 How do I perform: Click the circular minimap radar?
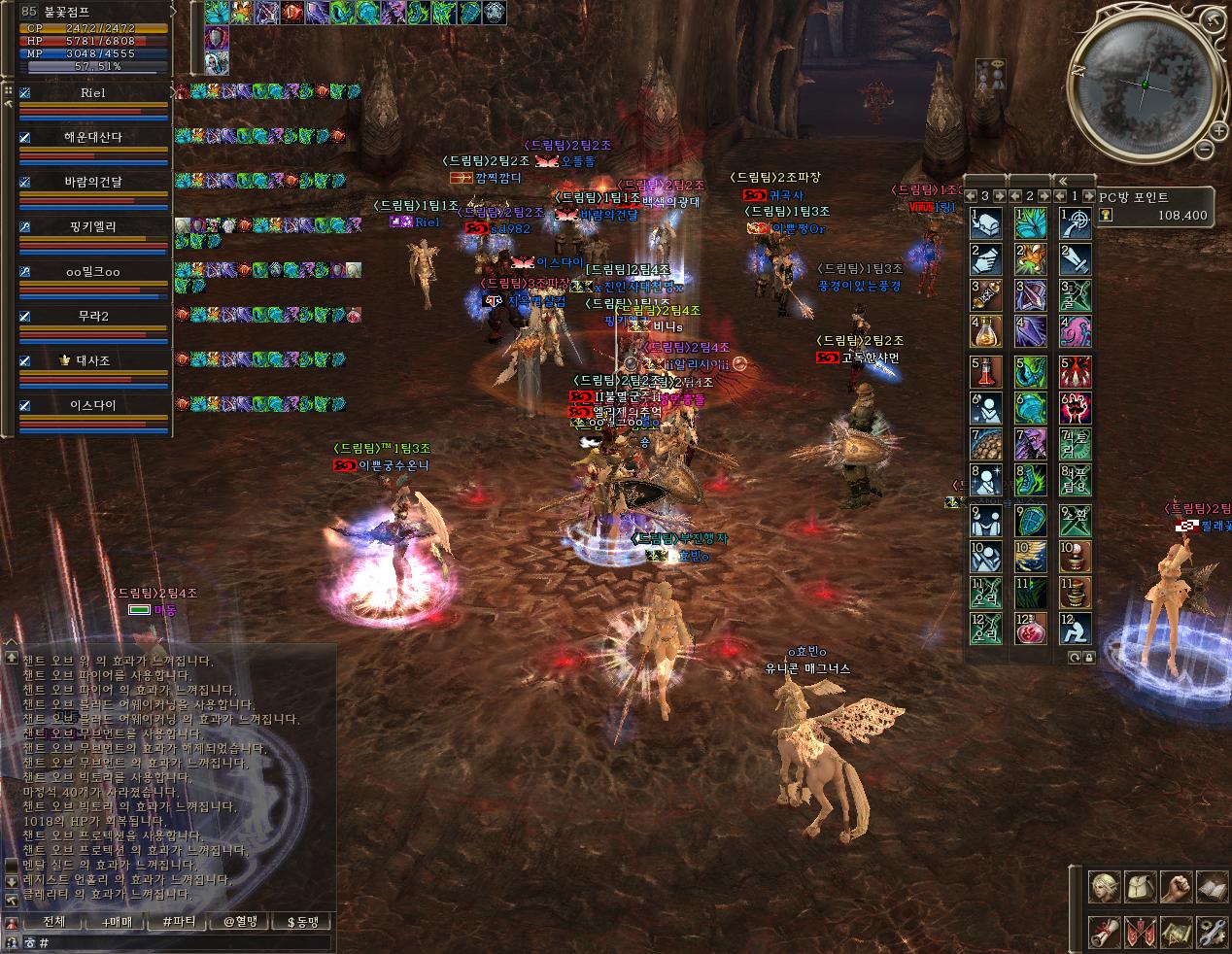pos(1144,85)
